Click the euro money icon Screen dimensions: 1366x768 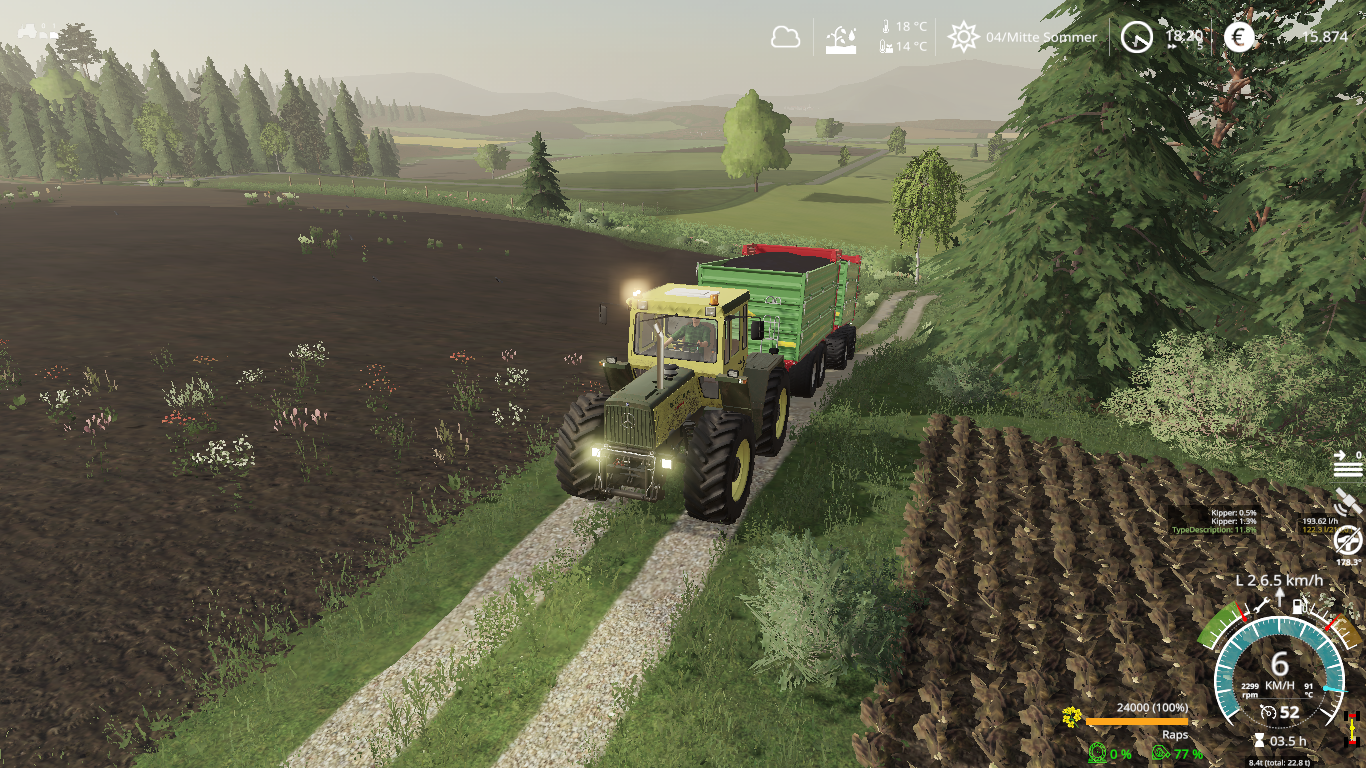click(x=1240, y=37)
